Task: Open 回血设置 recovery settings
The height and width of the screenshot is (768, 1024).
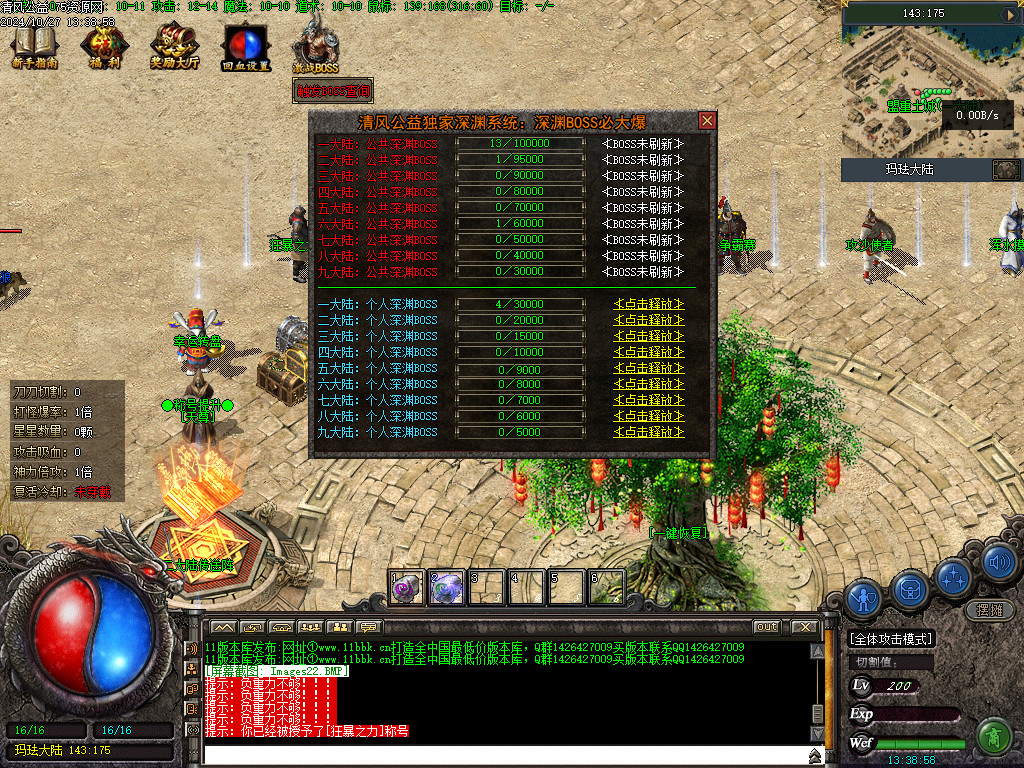Action: 245,47
